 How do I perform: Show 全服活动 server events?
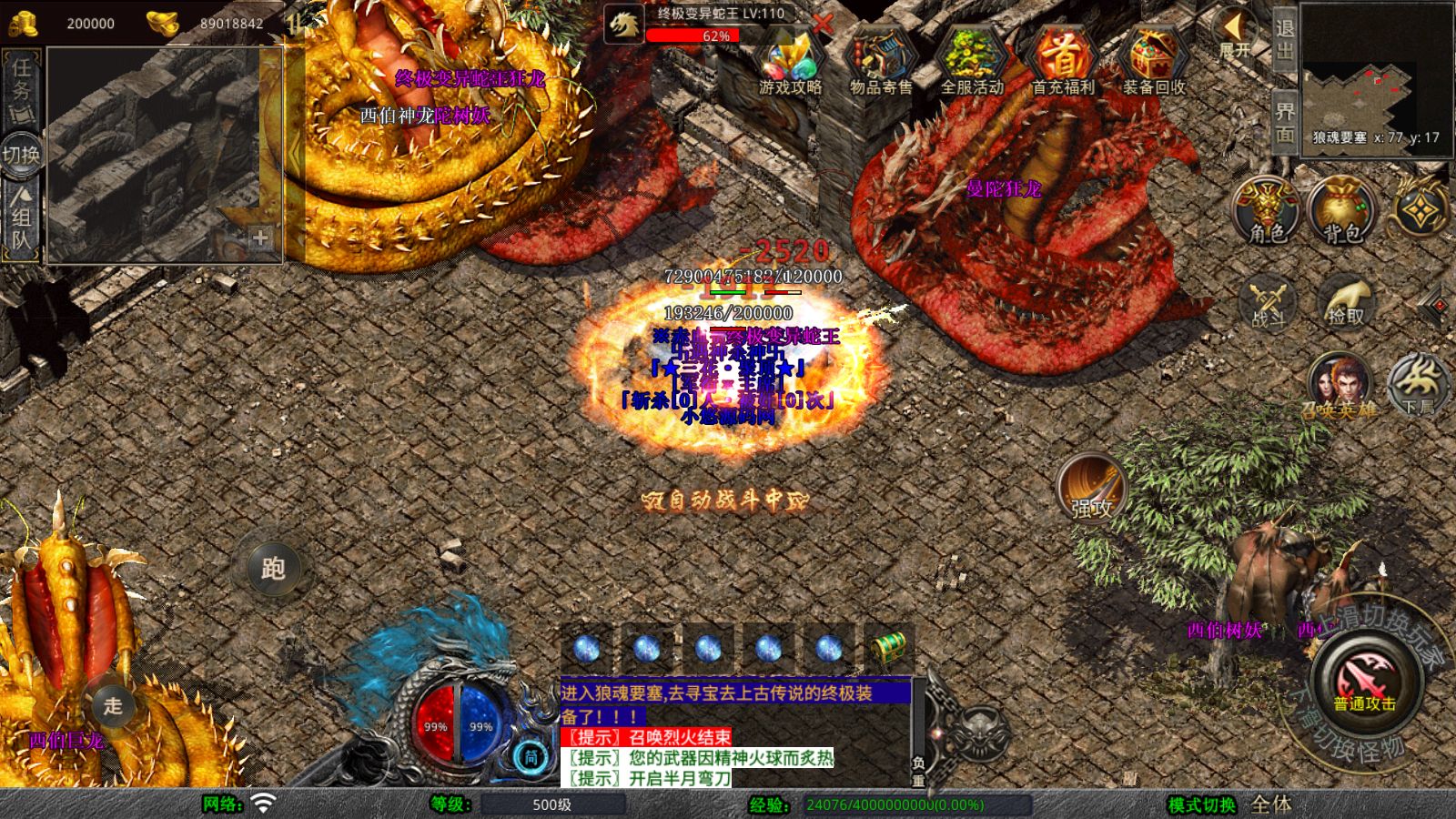971,62
